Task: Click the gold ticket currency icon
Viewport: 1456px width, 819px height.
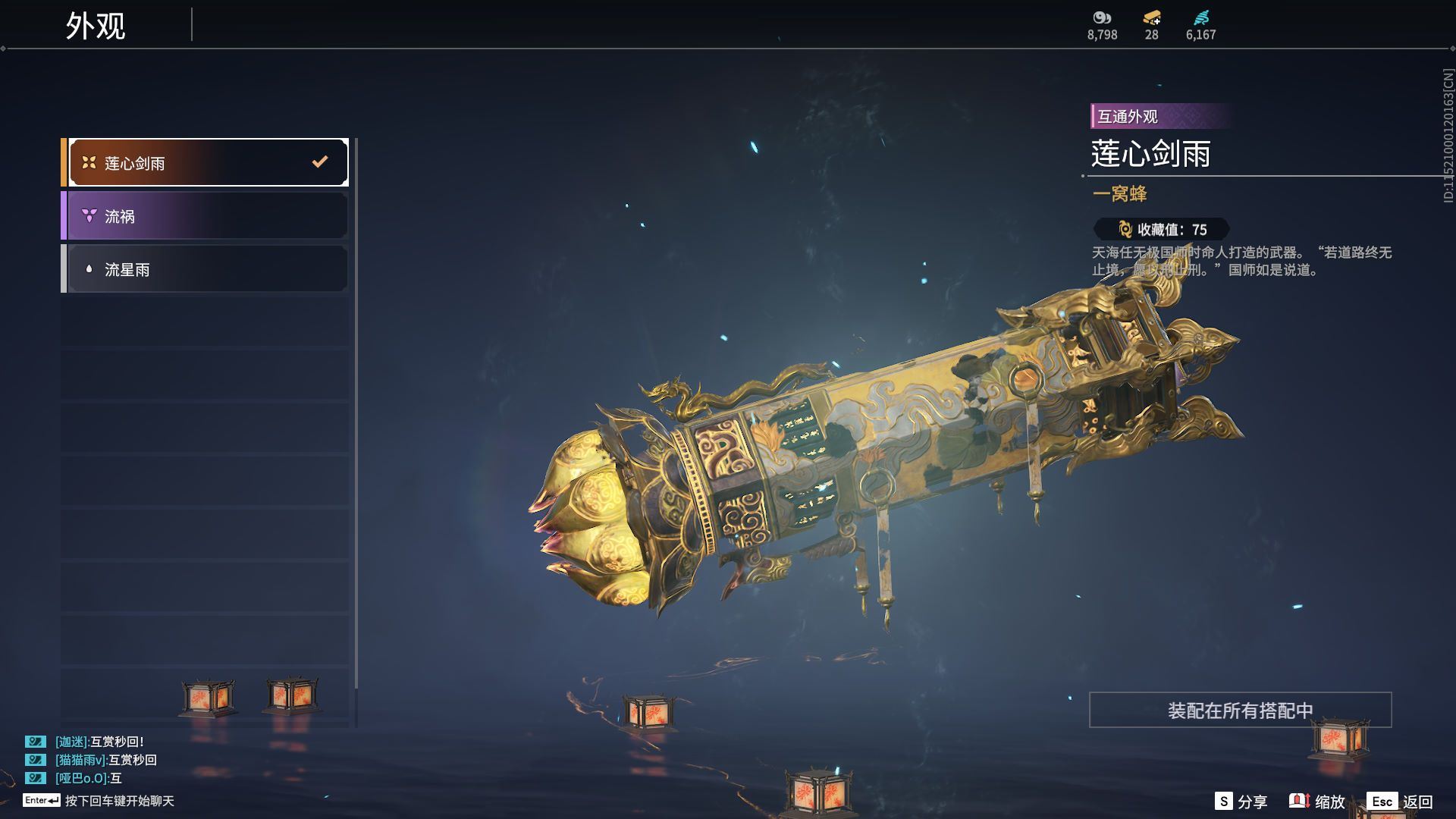Action: tap(1151, 18)
